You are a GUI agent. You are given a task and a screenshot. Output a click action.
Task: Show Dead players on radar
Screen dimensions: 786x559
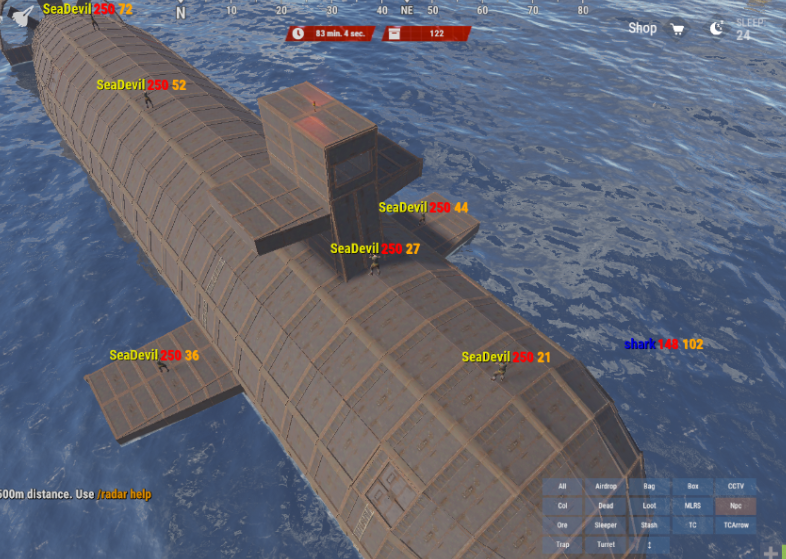(x=606, y=506)
